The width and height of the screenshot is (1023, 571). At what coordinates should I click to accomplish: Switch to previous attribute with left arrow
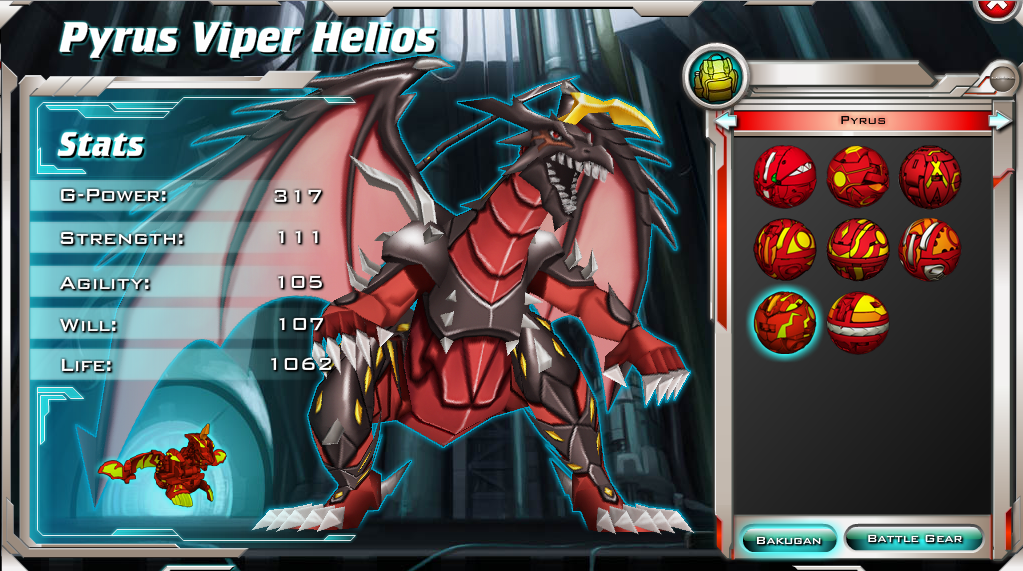727,120
